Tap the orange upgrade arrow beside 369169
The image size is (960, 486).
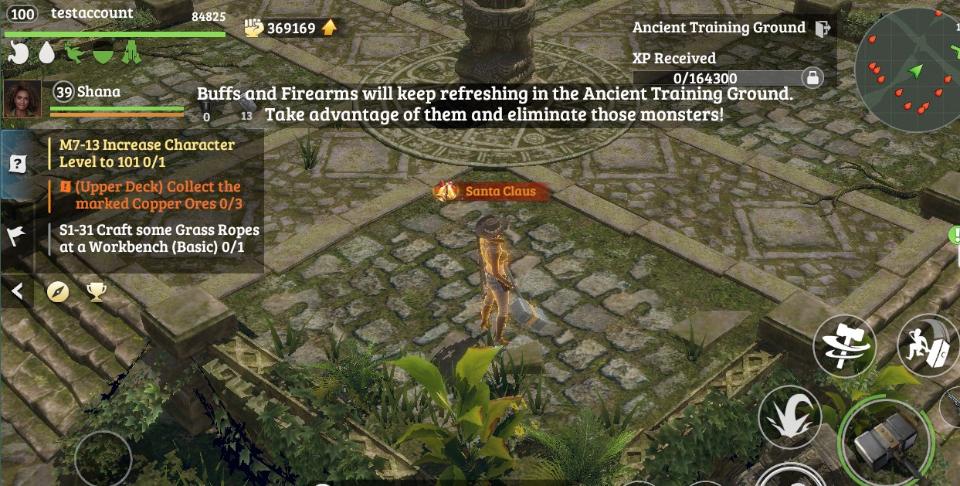329,27
